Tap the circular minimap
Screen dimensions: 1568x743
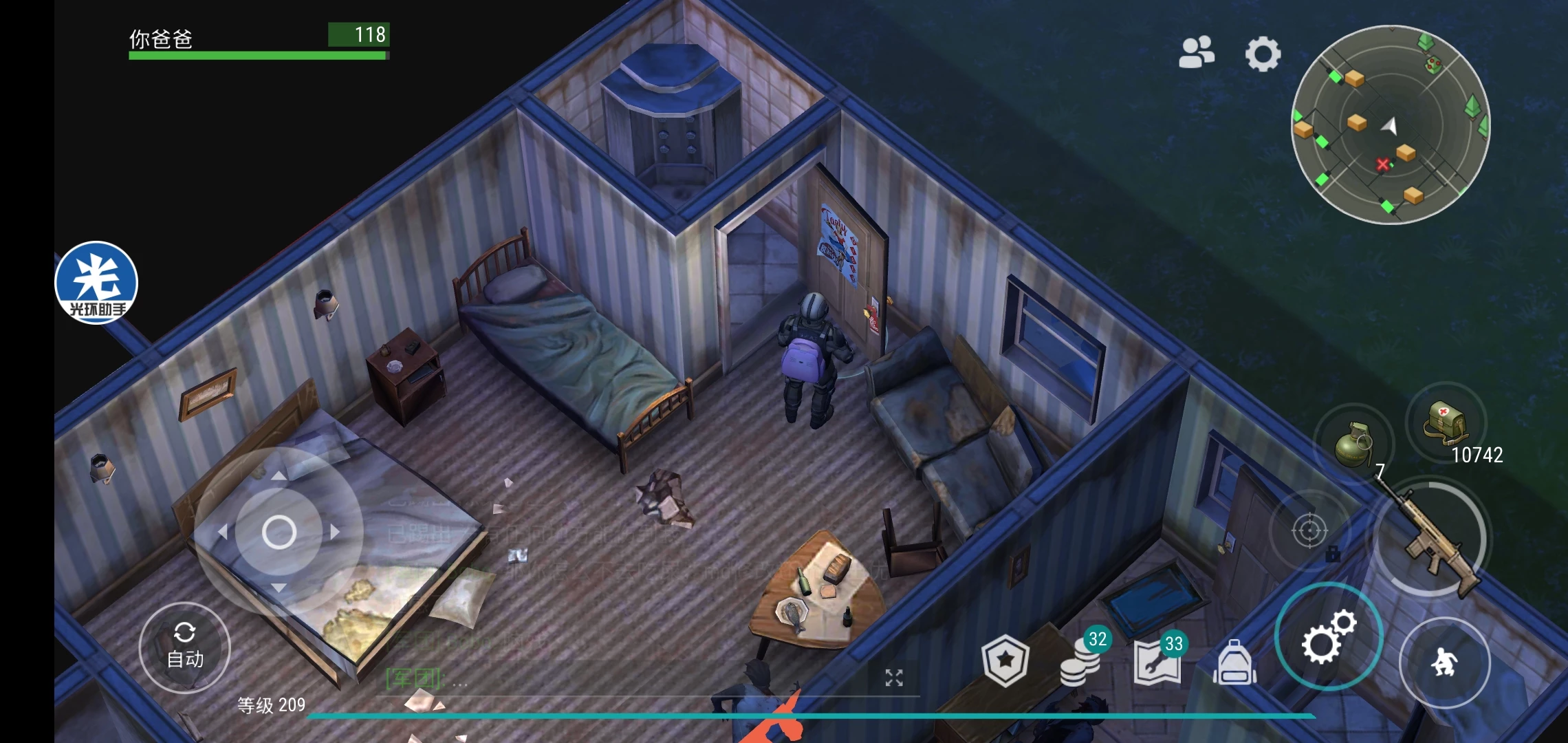pyautogui.click(x=1391, y=125)
